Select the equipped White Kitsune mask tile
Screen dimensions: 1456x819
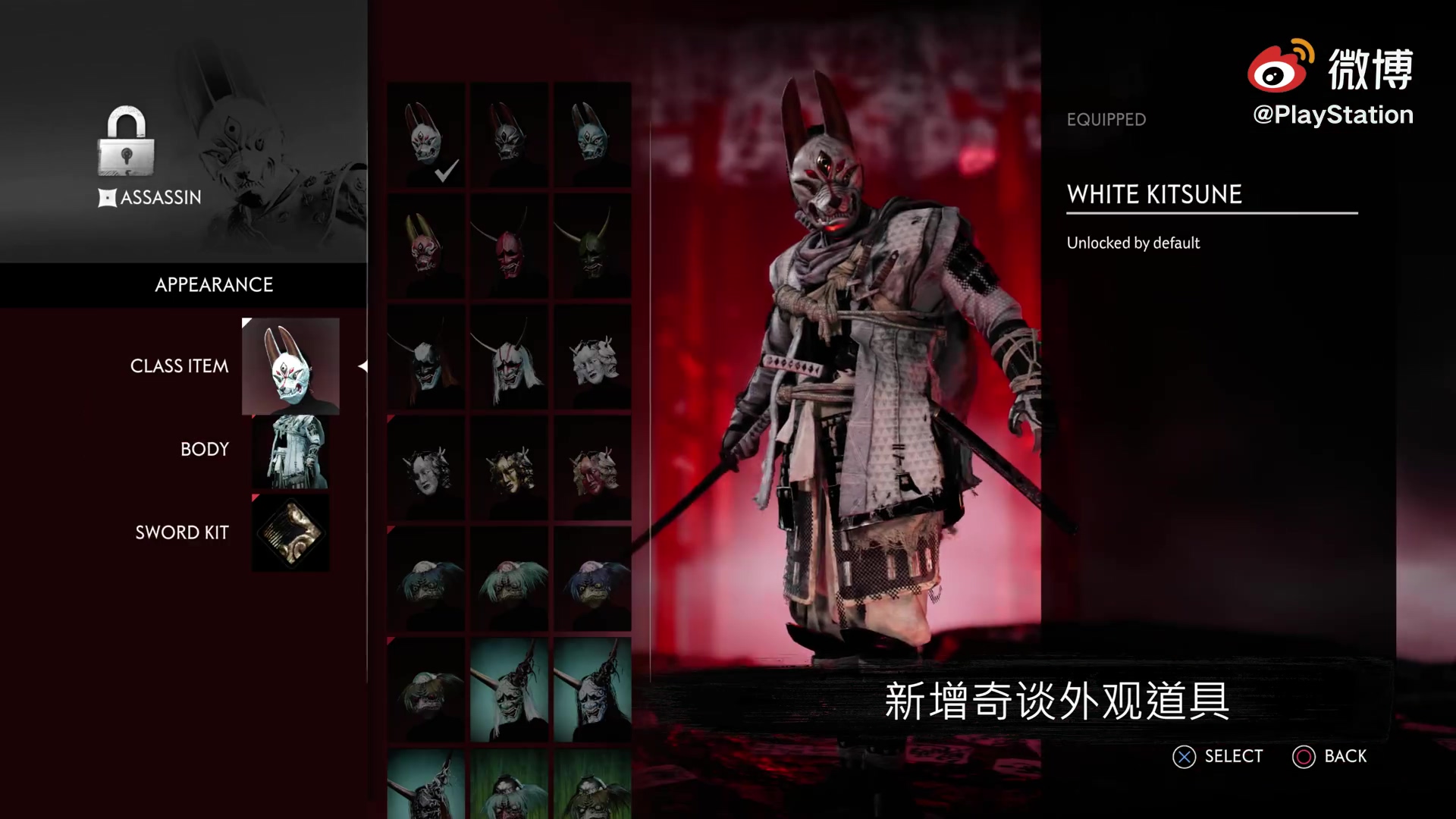[426, 136]
